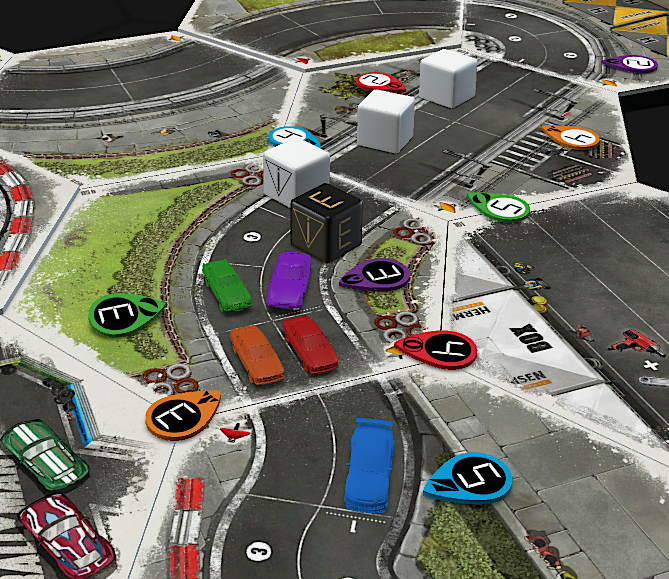Pick the blue gear 4 token
The image size is (669, 579).
point(292,136)
